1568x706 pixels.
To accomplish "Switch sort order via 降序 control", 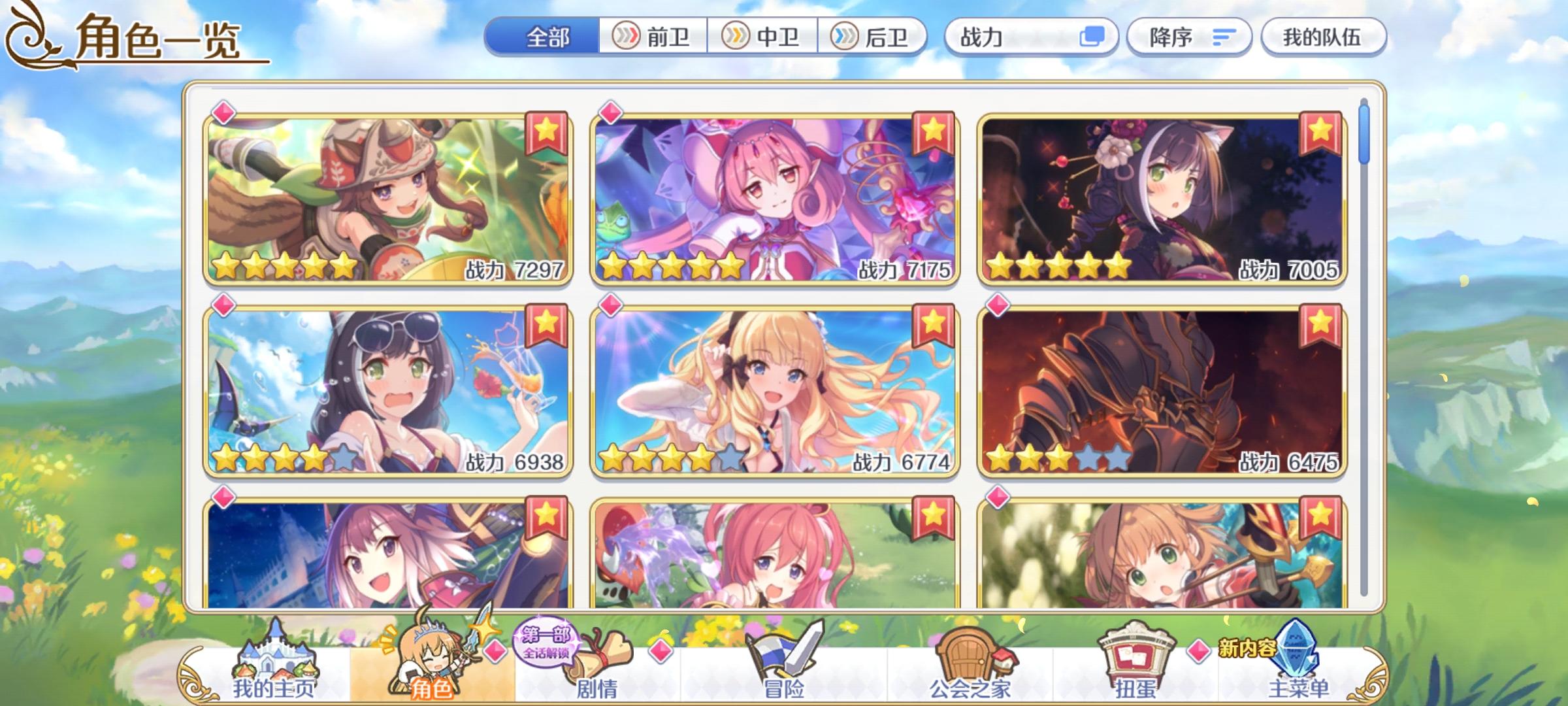I will (1190, 37).
